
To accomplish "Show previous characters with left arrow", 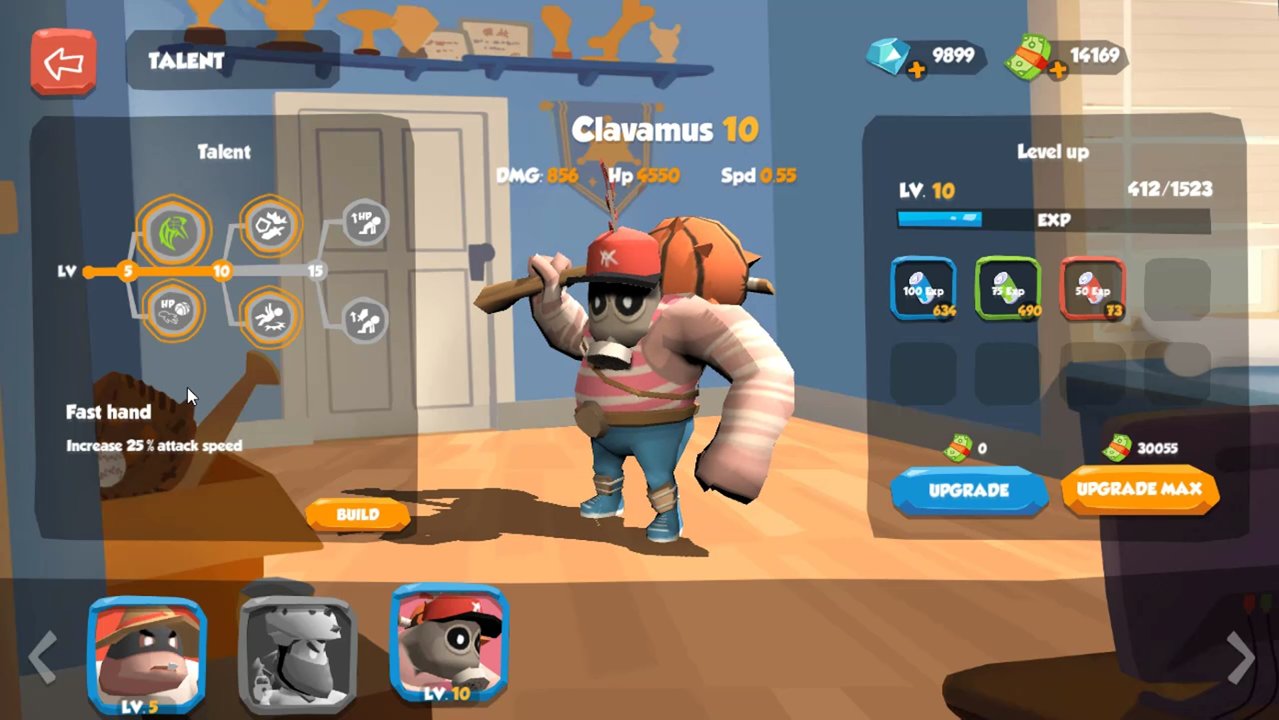I will click(40, 656).
